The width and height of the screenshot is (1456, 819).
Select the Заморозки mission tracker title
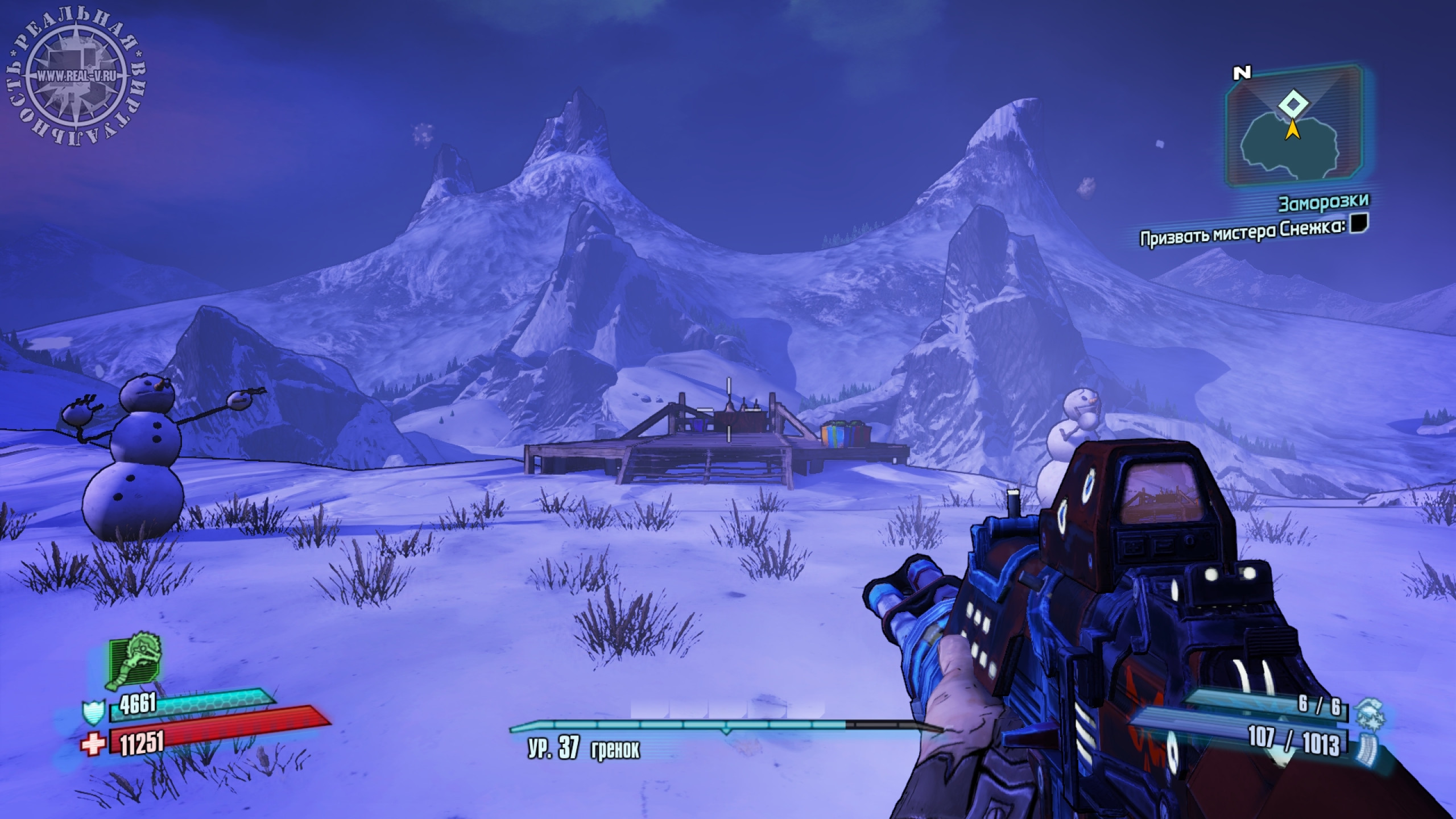pos(1323,202)
